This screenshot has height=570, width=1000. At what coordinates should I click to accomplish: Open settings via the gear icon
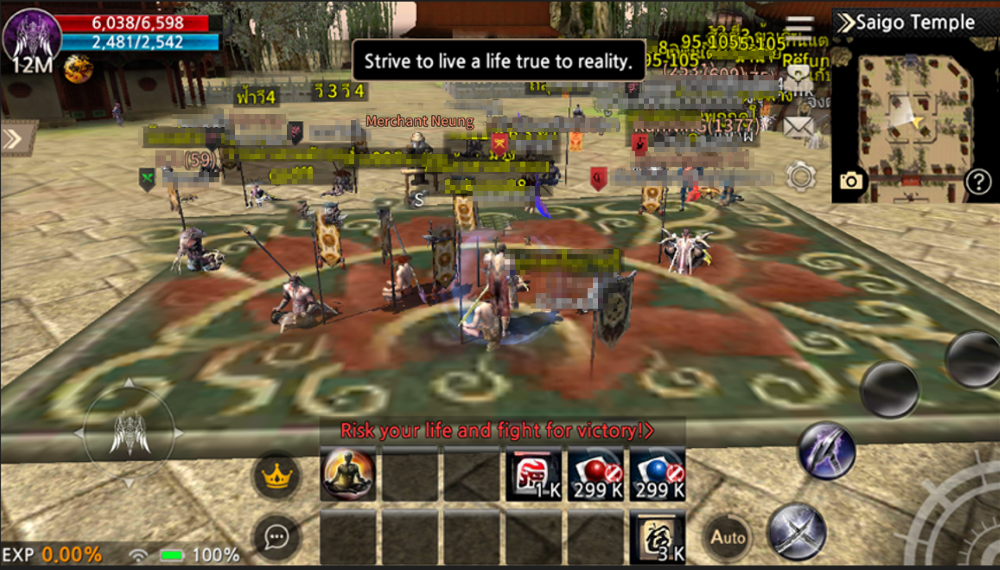801,177
